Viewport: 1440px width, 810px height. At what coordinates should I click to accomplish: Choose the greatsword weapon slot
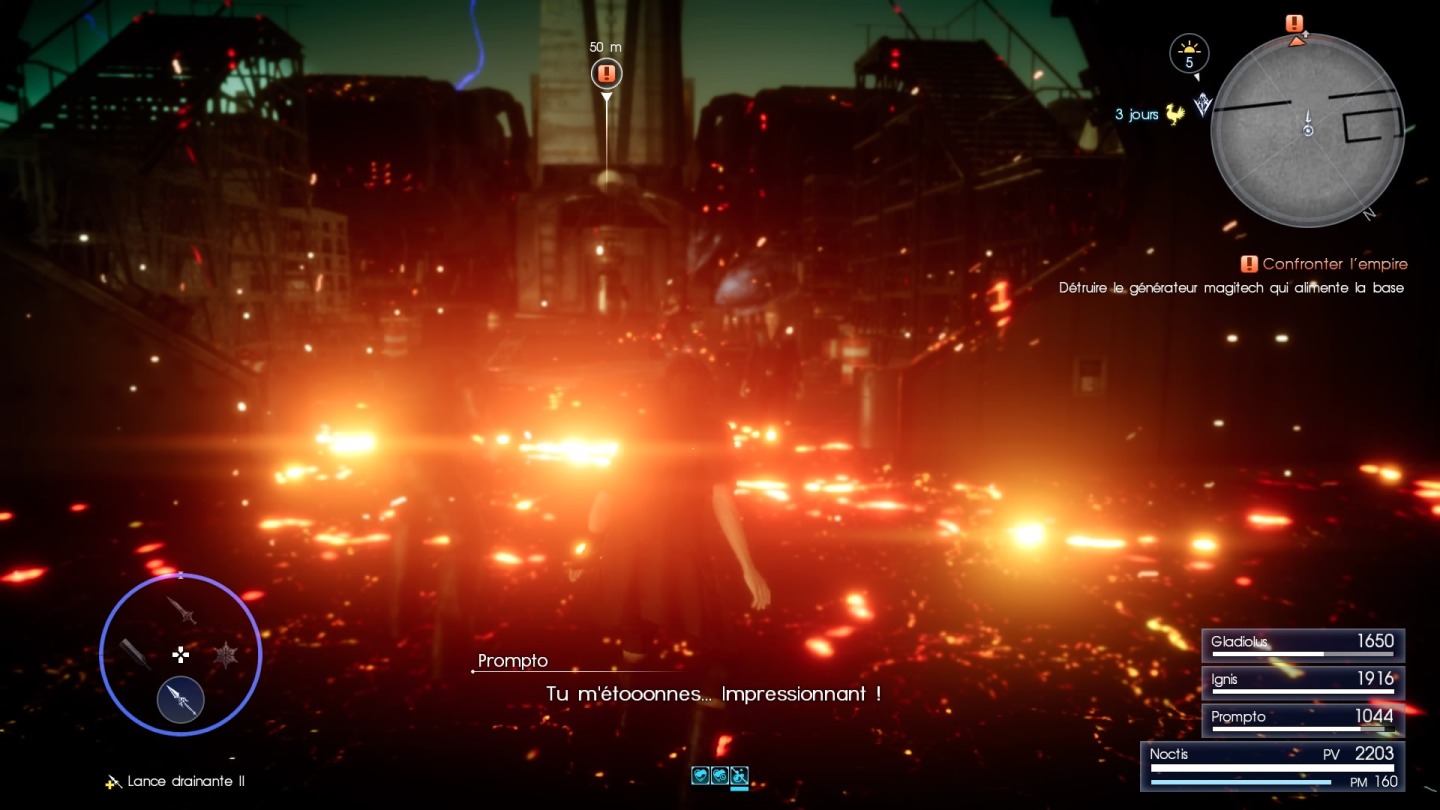coord(135,654)
